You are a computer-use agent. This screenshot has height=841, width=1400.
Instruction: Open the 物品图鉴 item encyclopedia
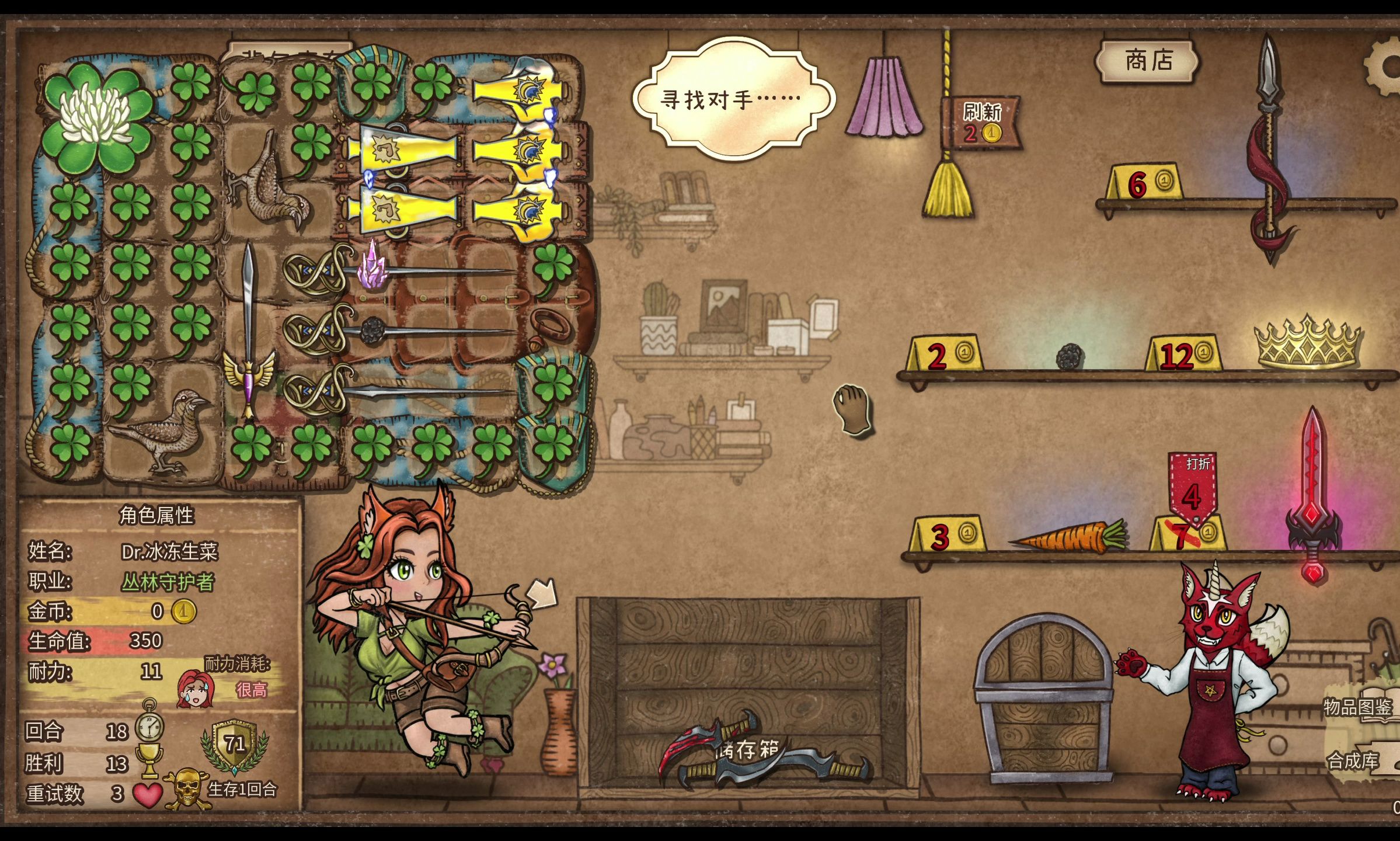(1358, 707)
